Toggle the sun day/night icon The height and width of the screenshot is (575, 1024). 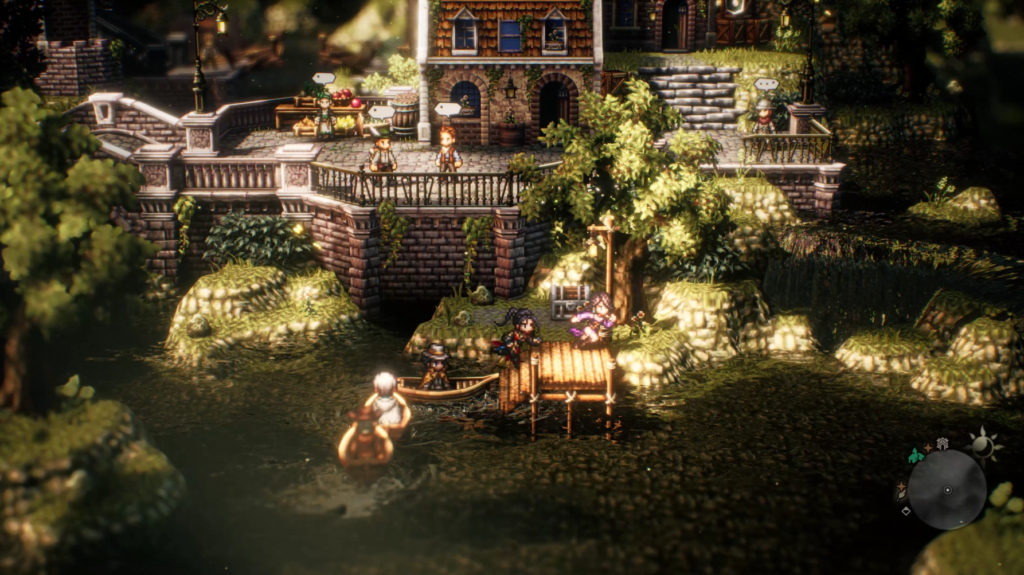point(984,446)
